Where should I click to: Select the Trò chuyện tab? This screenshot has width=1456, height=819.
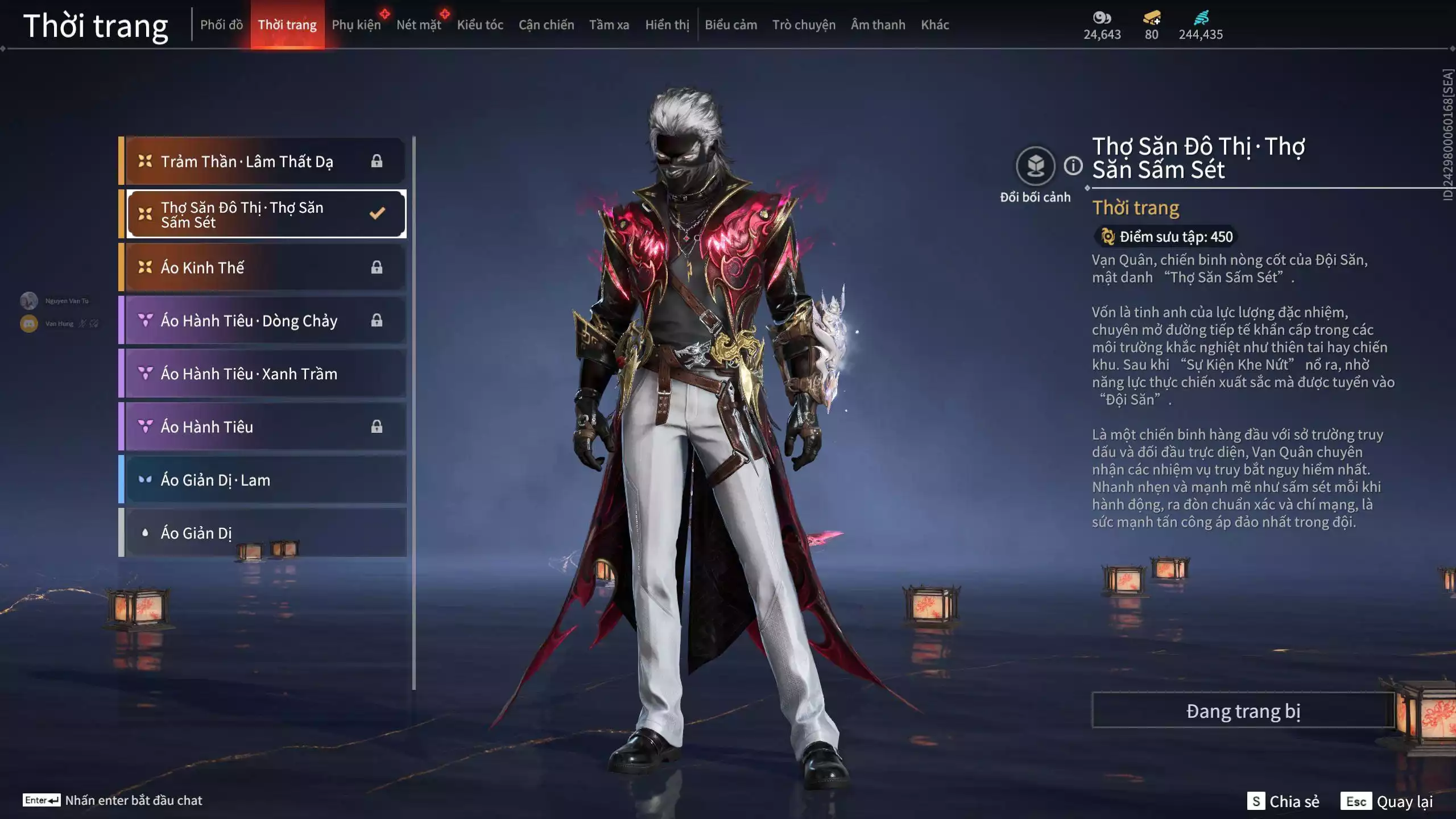pos(804,24)
